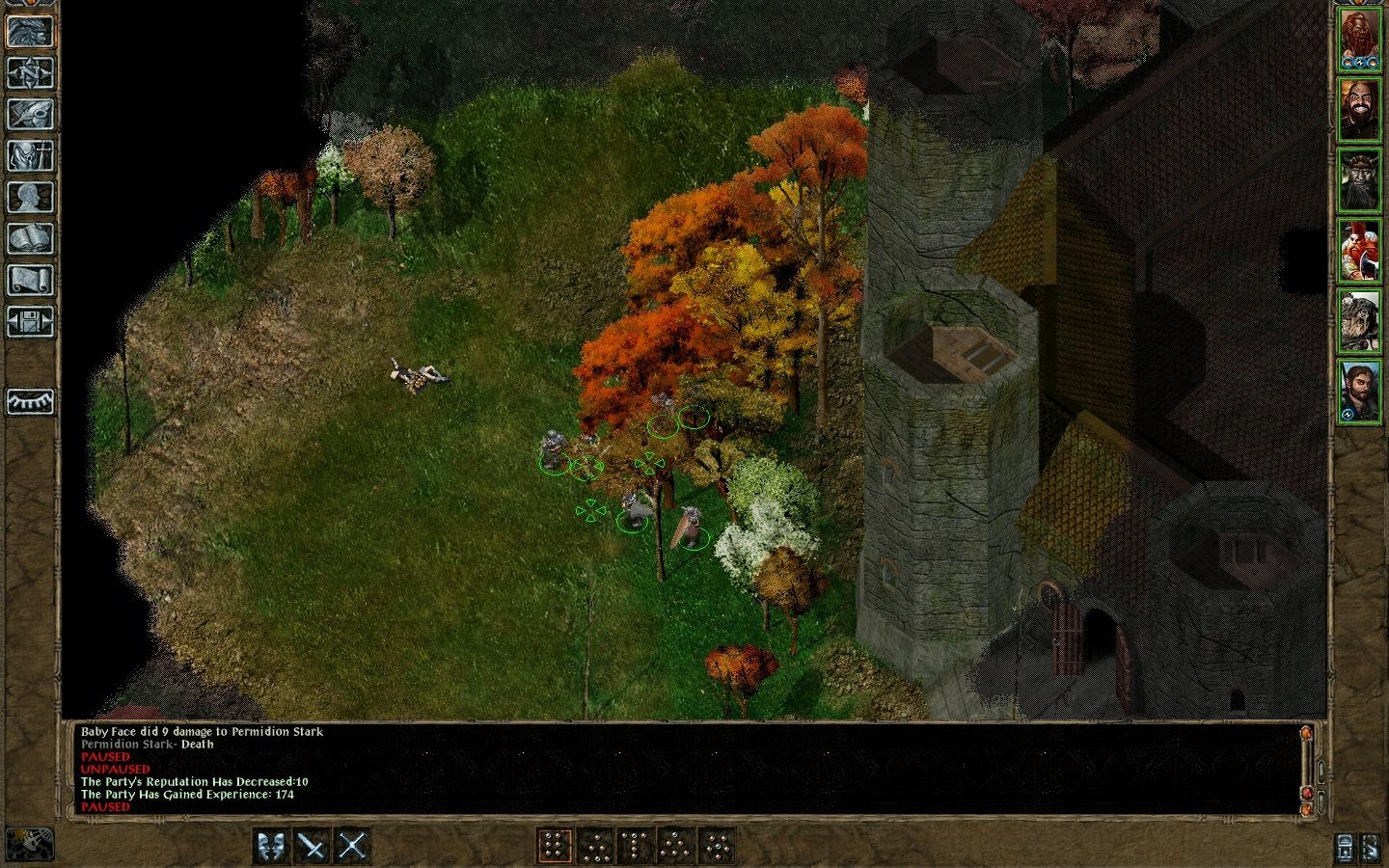Open the journal with the quill button
This screenshot has height=868, width=1389.
pos(30,114)
